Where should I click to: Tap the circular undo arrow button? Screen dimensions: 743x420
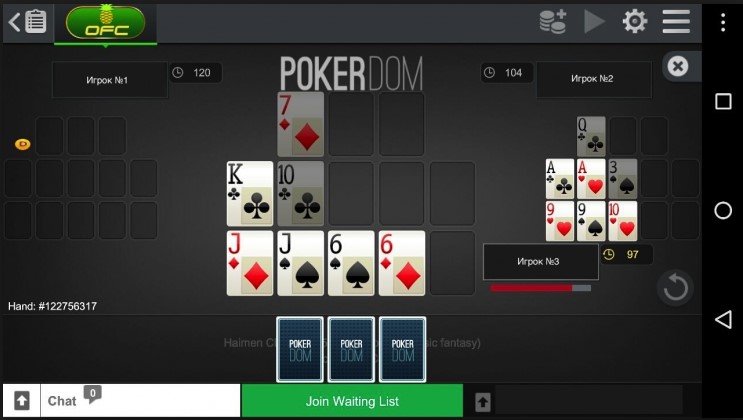click(675, 288)
